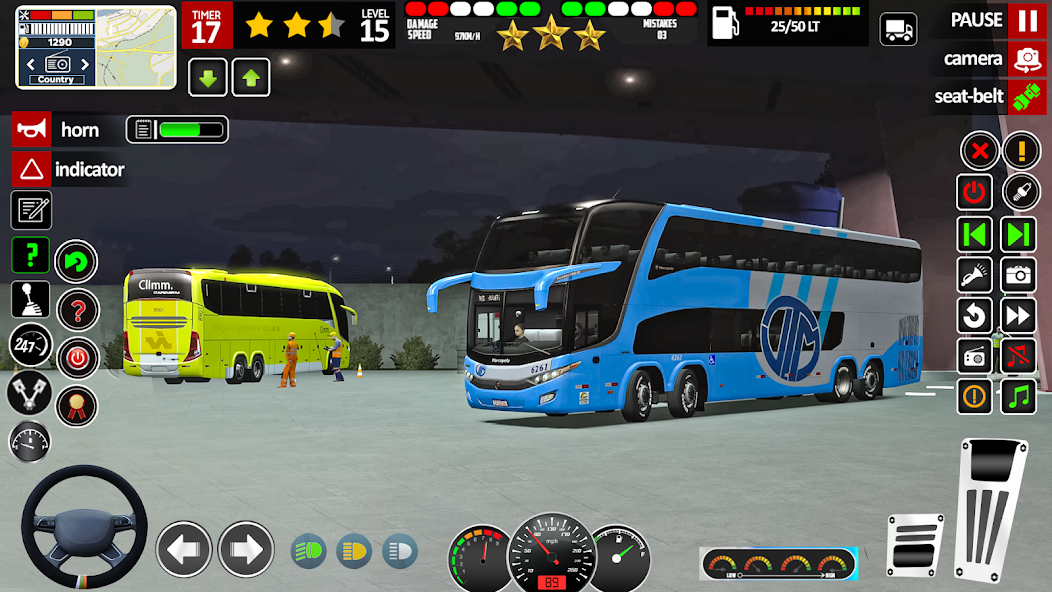The height and width of the screenshot is (592, 1052).
Task: Switch the camera view
Action: 1027,59
